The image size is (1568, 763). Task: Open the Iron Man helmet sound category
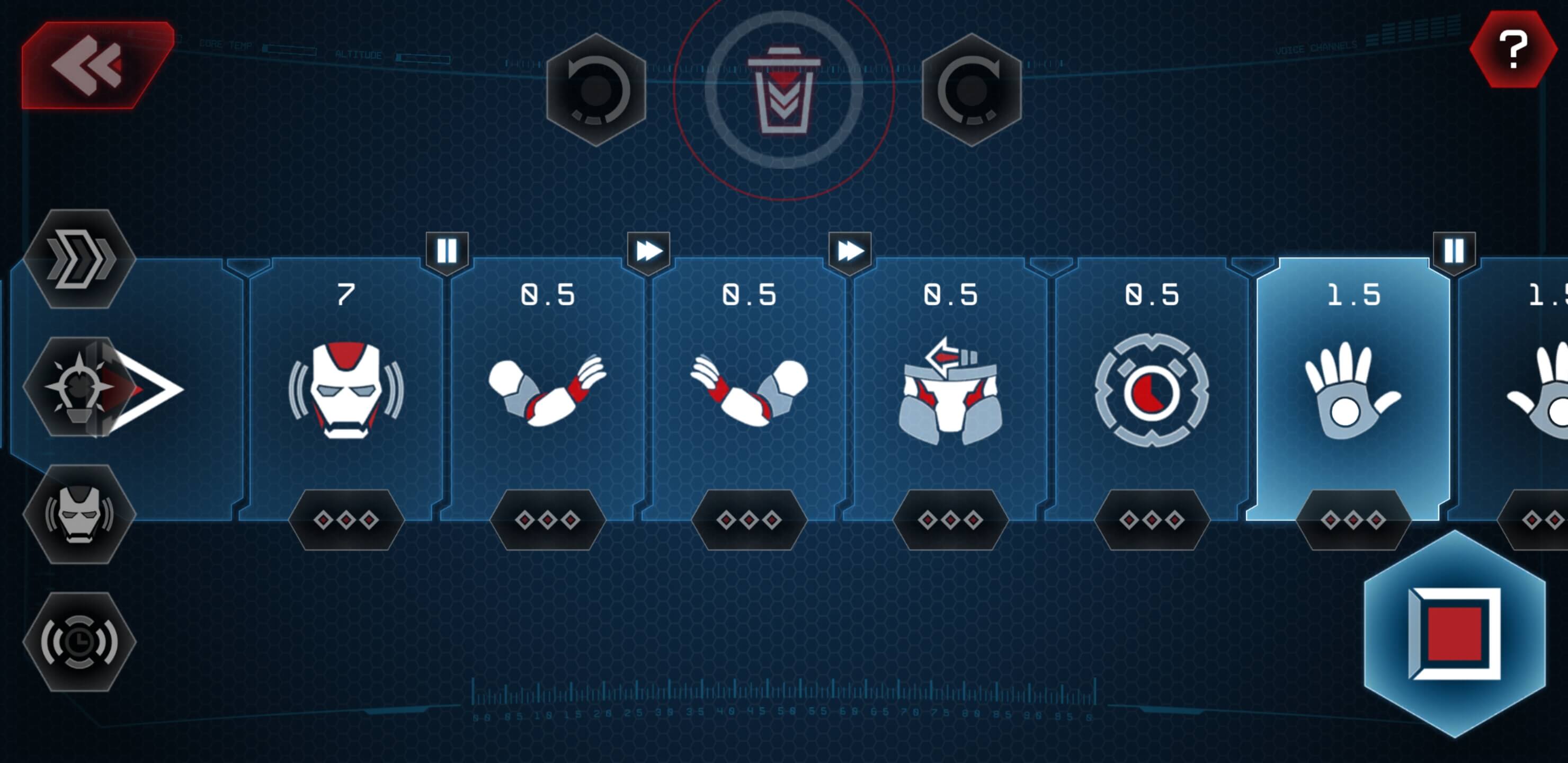(79, 514)
